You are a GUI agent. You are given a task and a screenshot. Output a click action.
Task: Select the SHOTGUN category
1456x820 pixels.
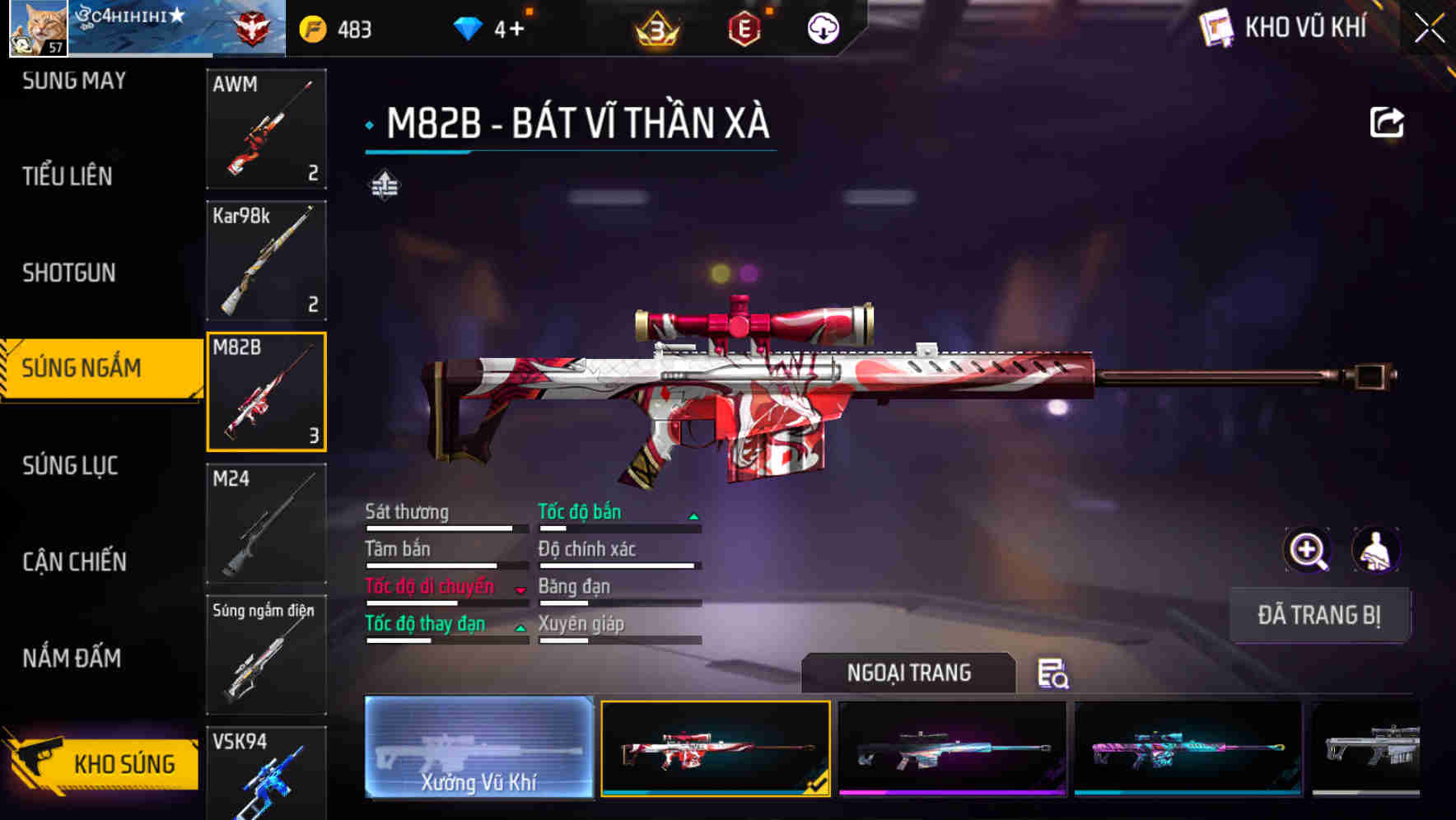coord(68,273)
